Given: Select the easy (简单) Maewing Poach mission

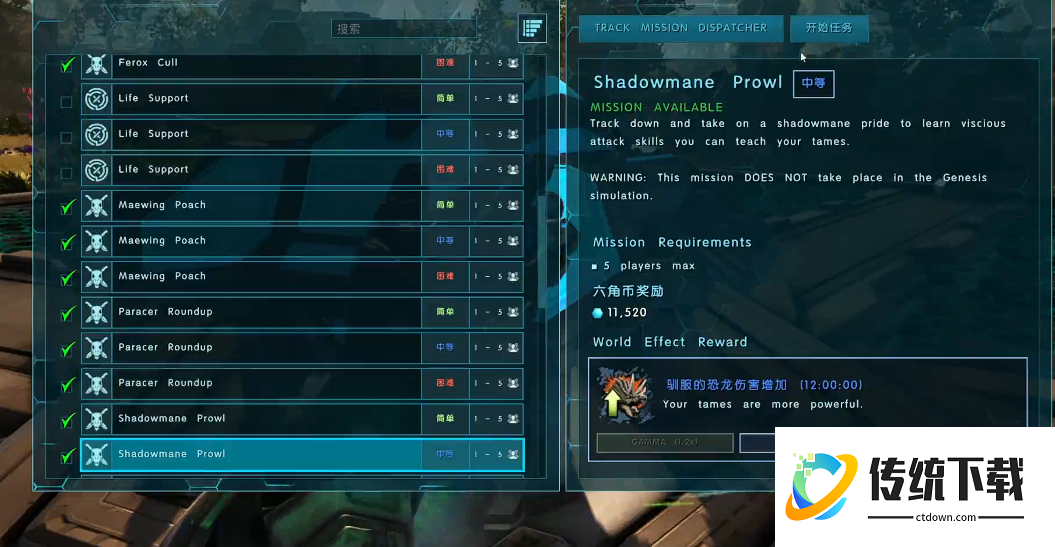Looking at the screenshot, I should pos(250,206).
